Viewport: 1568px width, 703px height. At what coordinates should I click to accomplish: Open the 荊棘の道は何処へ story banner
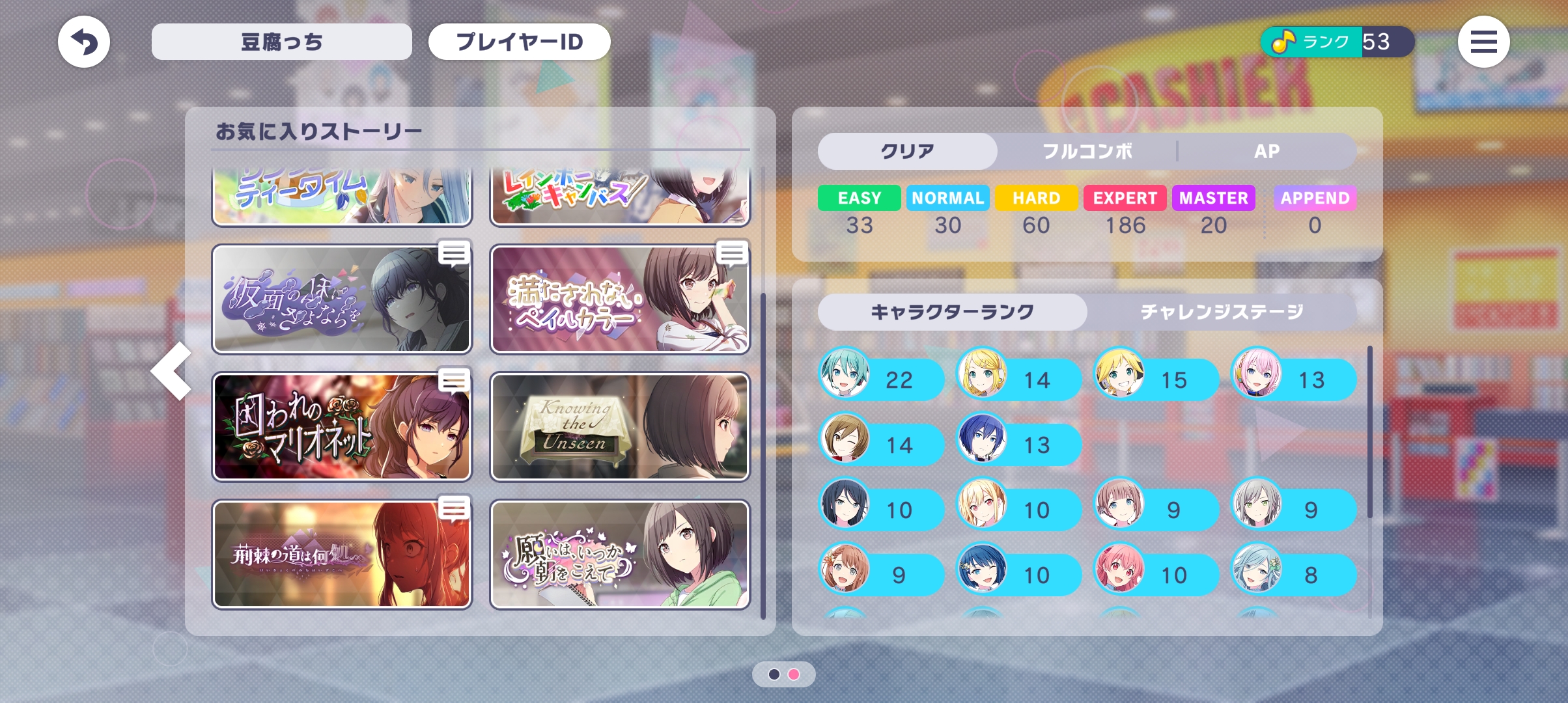[342, 555]
